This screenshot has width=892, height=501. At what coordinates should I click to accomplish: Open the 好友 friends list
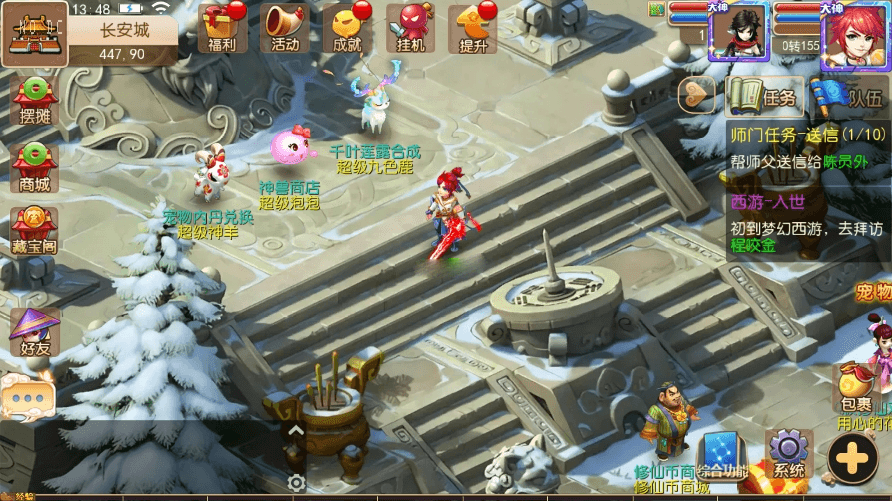(34, 333)
